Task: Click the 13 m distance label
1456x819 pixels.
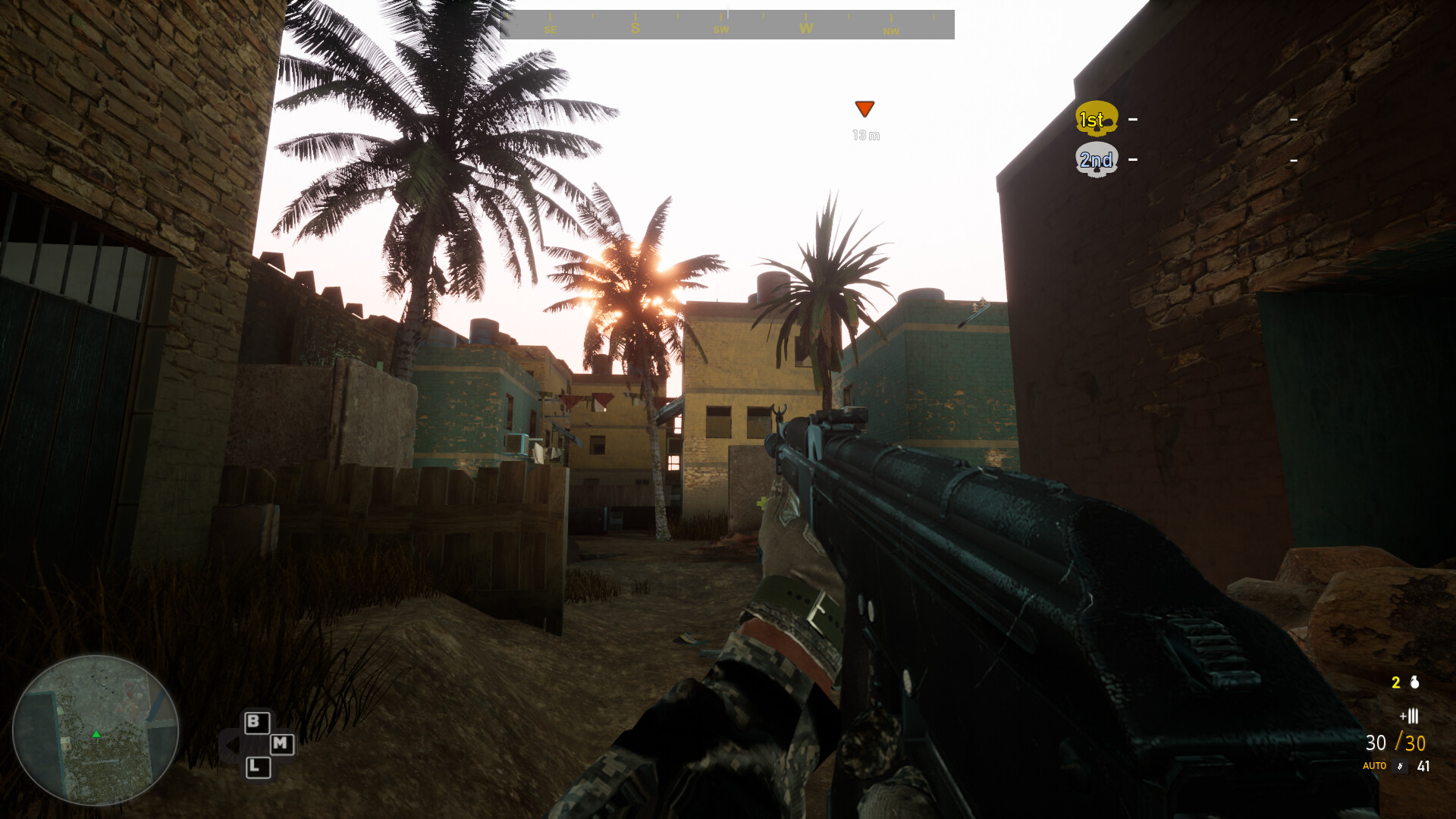Action: [864, 134]
